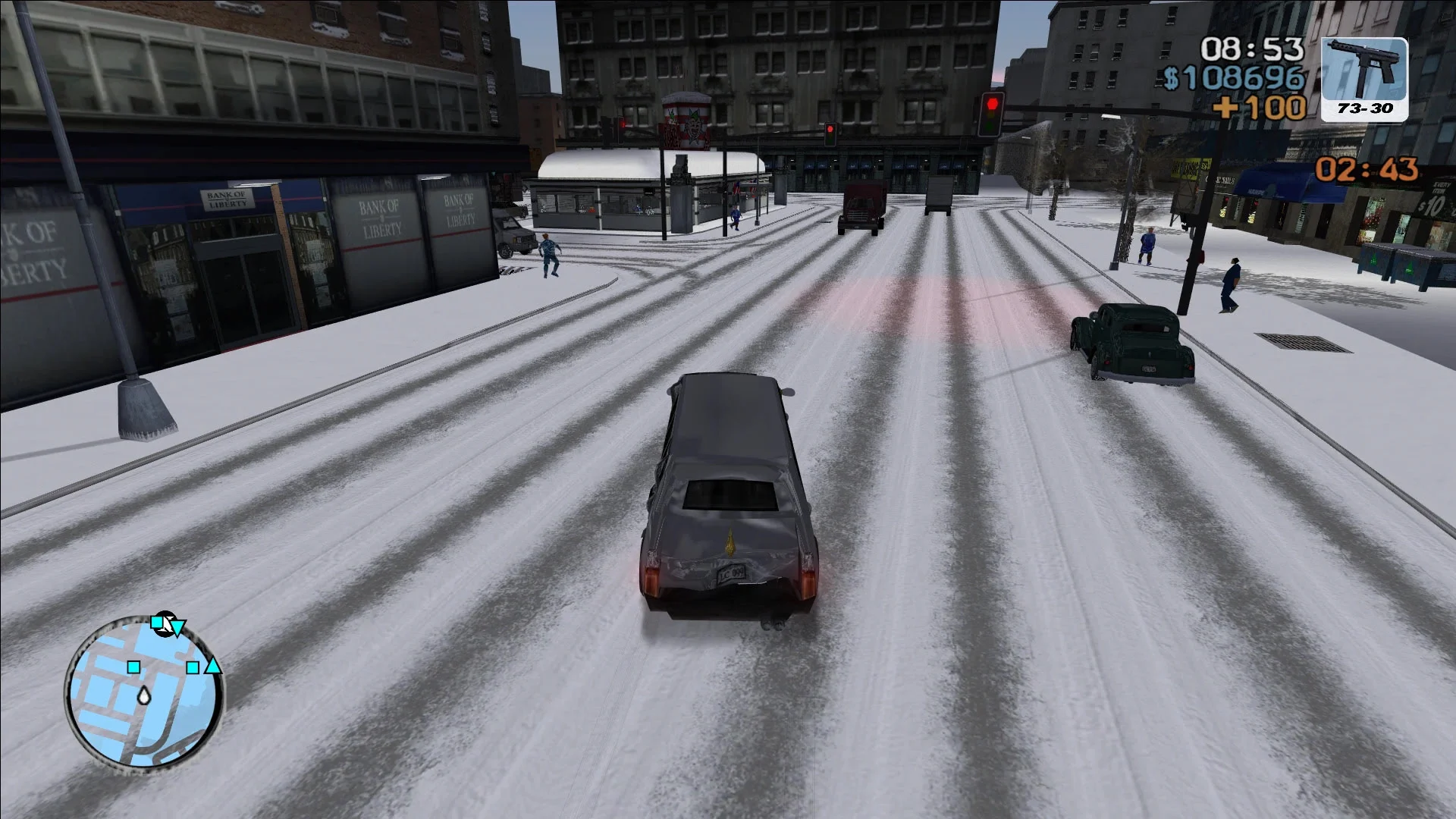This screenshot has height=819, width=1456.
Task: Select the upward-pointing cyan triangle radar blip
Action: (x=214, y=667)
